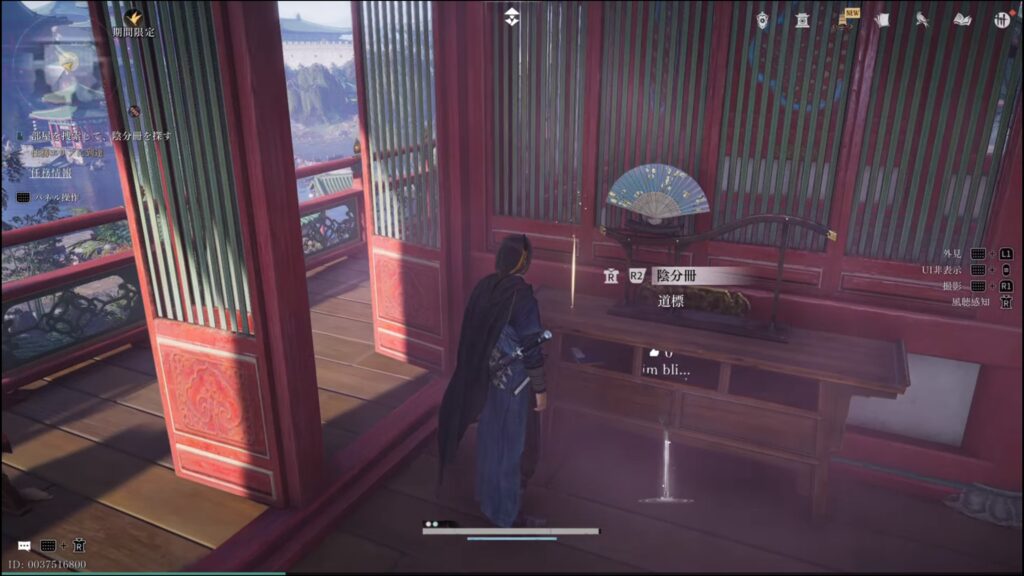Open the top-bar icon marked NEW

point(846,20)
